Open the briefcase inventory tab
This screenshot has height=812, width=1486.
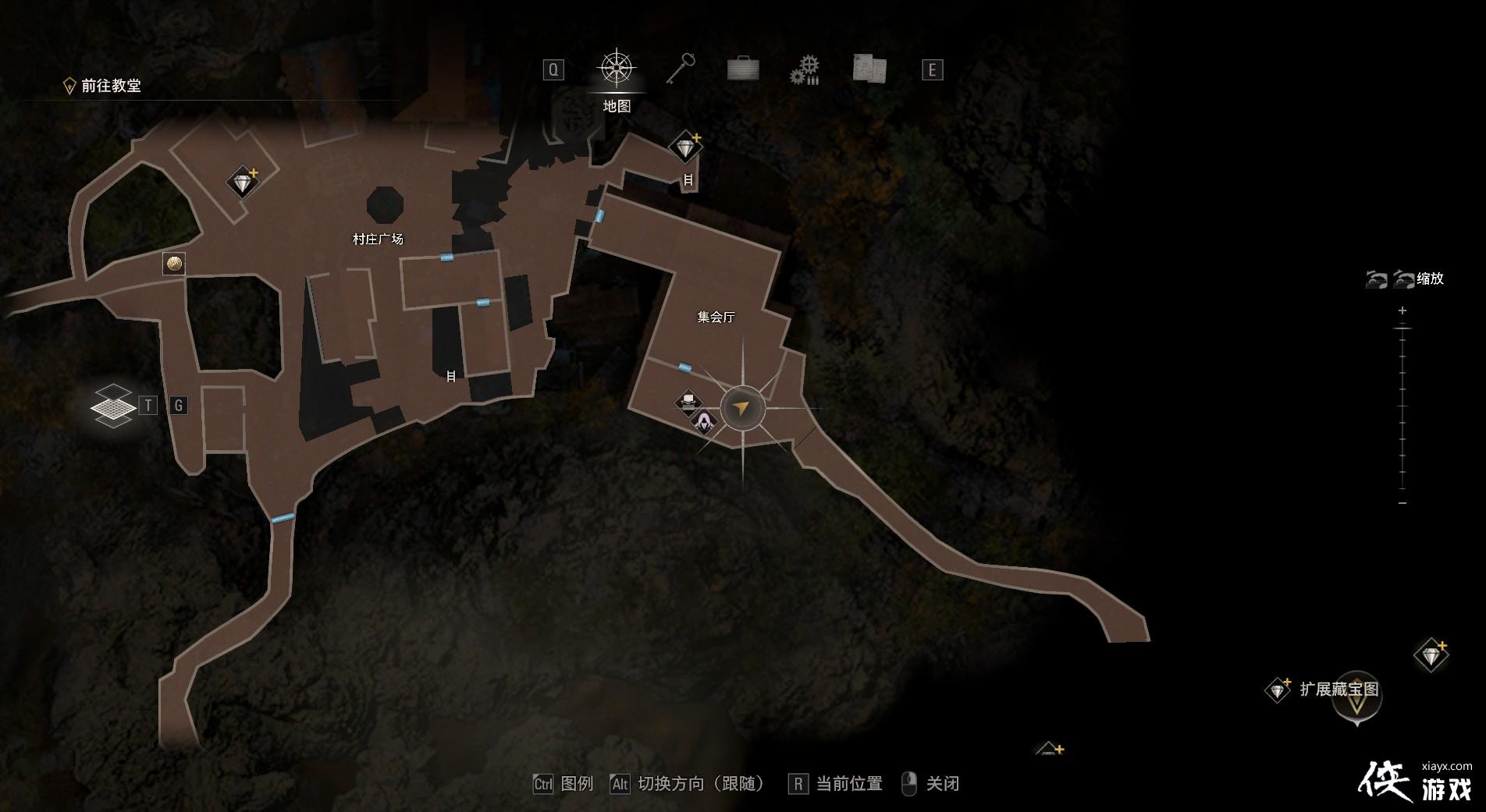(743, 69)
